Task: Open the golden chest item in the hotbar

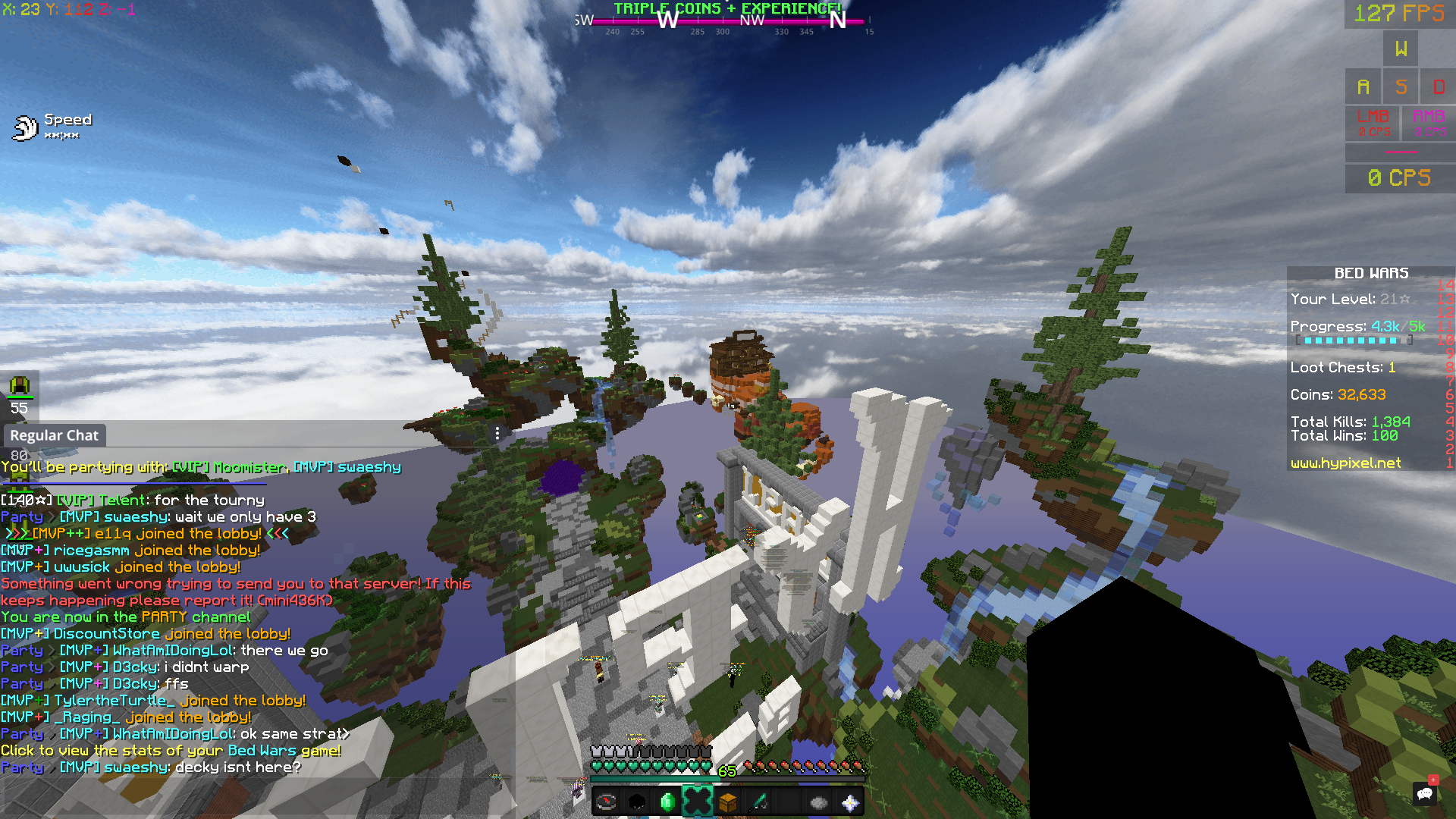Action: point(727,800)
